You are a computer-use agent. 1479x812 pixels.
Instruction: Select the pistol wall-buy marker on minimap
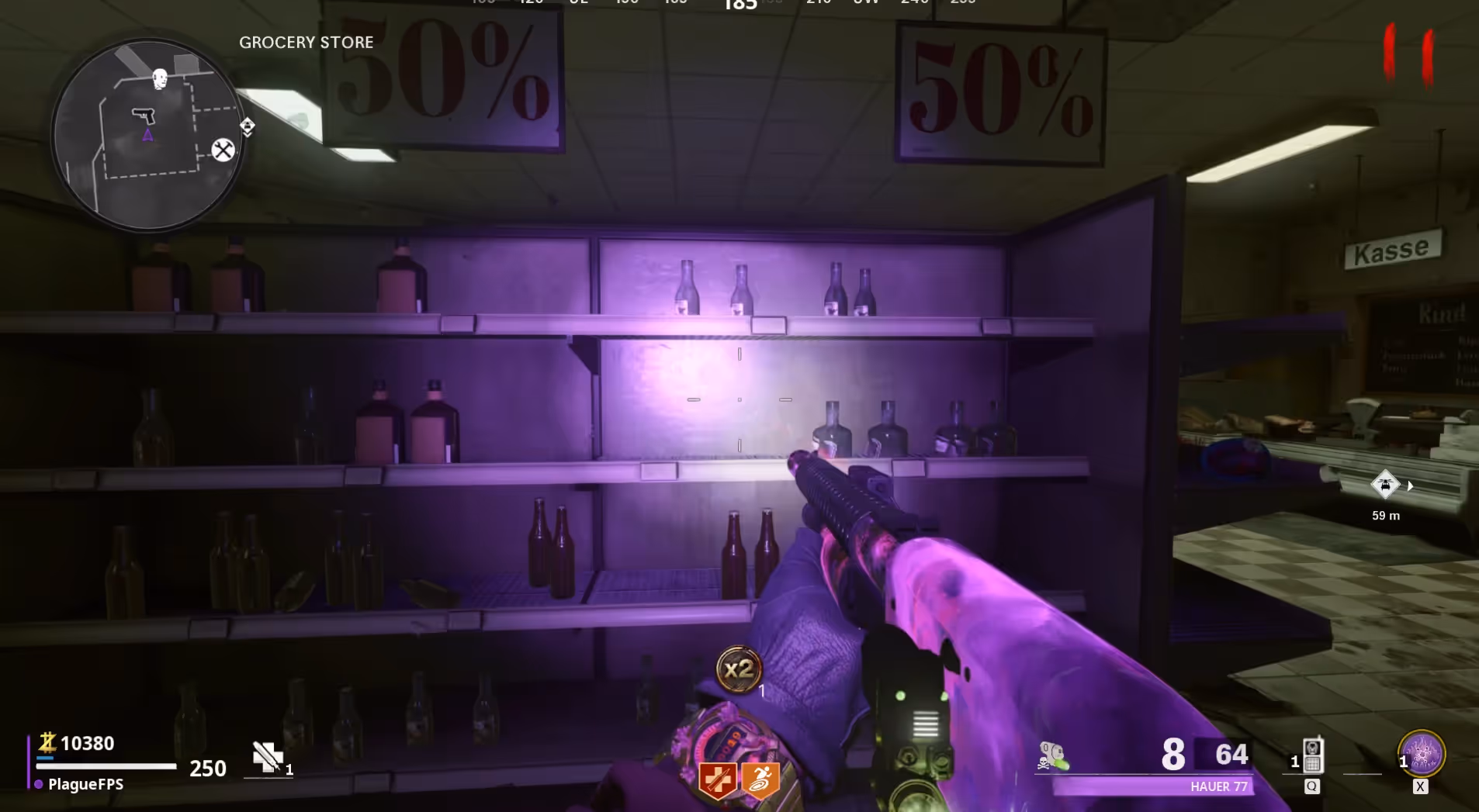pos(144,116)
